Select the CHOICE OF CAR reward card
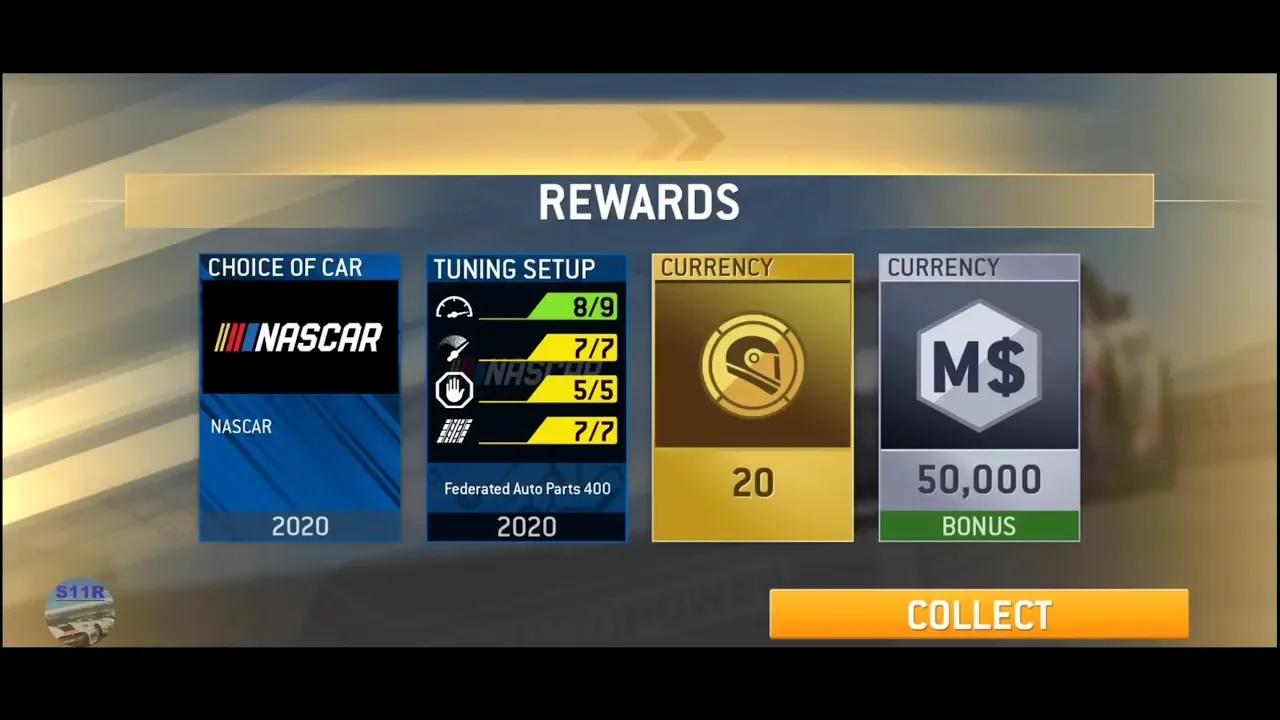Viewport: 1280px width, 720px height. tap(299, 397)
